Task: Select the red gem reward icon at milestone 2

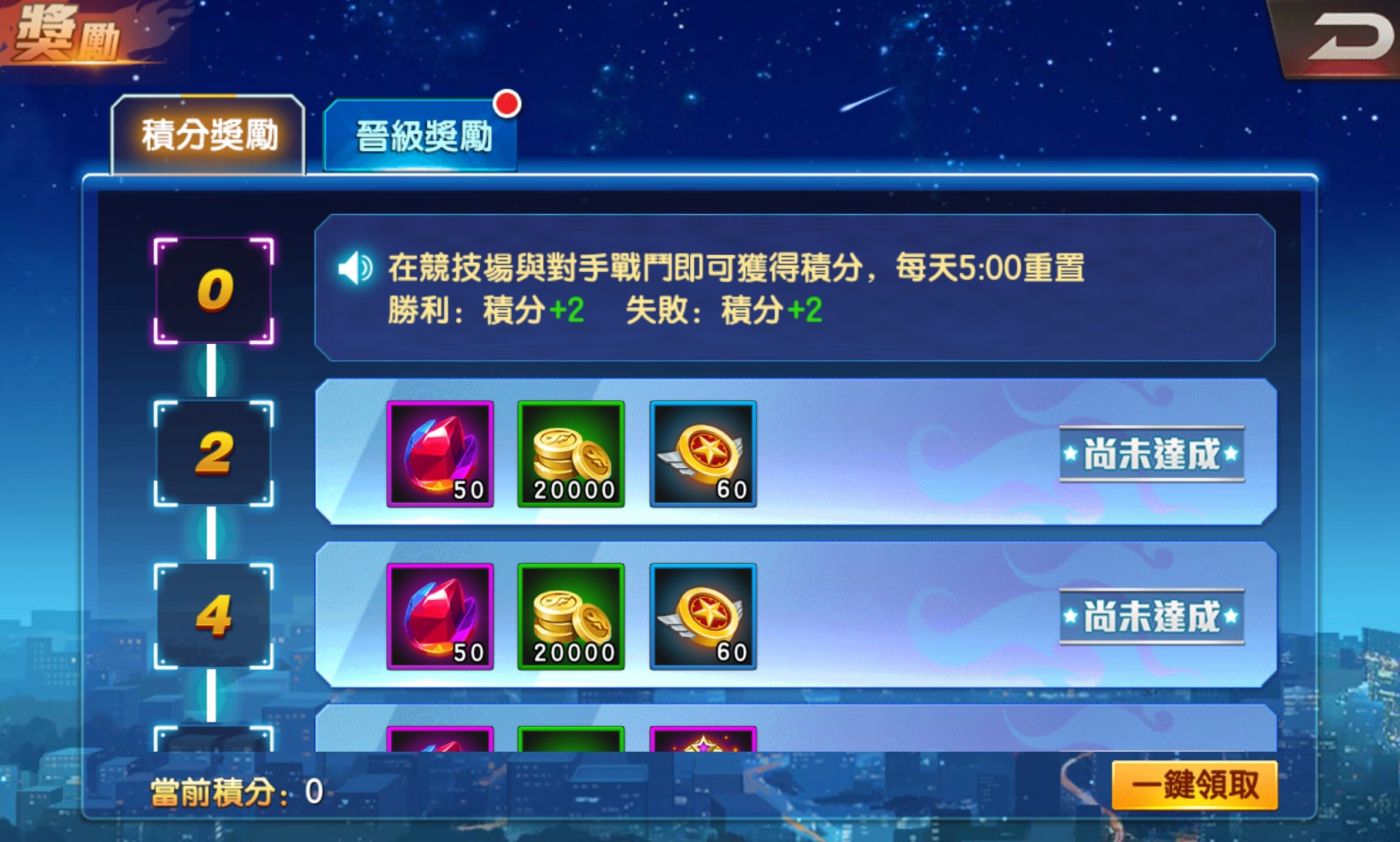Action: click(x=440, y=453)
